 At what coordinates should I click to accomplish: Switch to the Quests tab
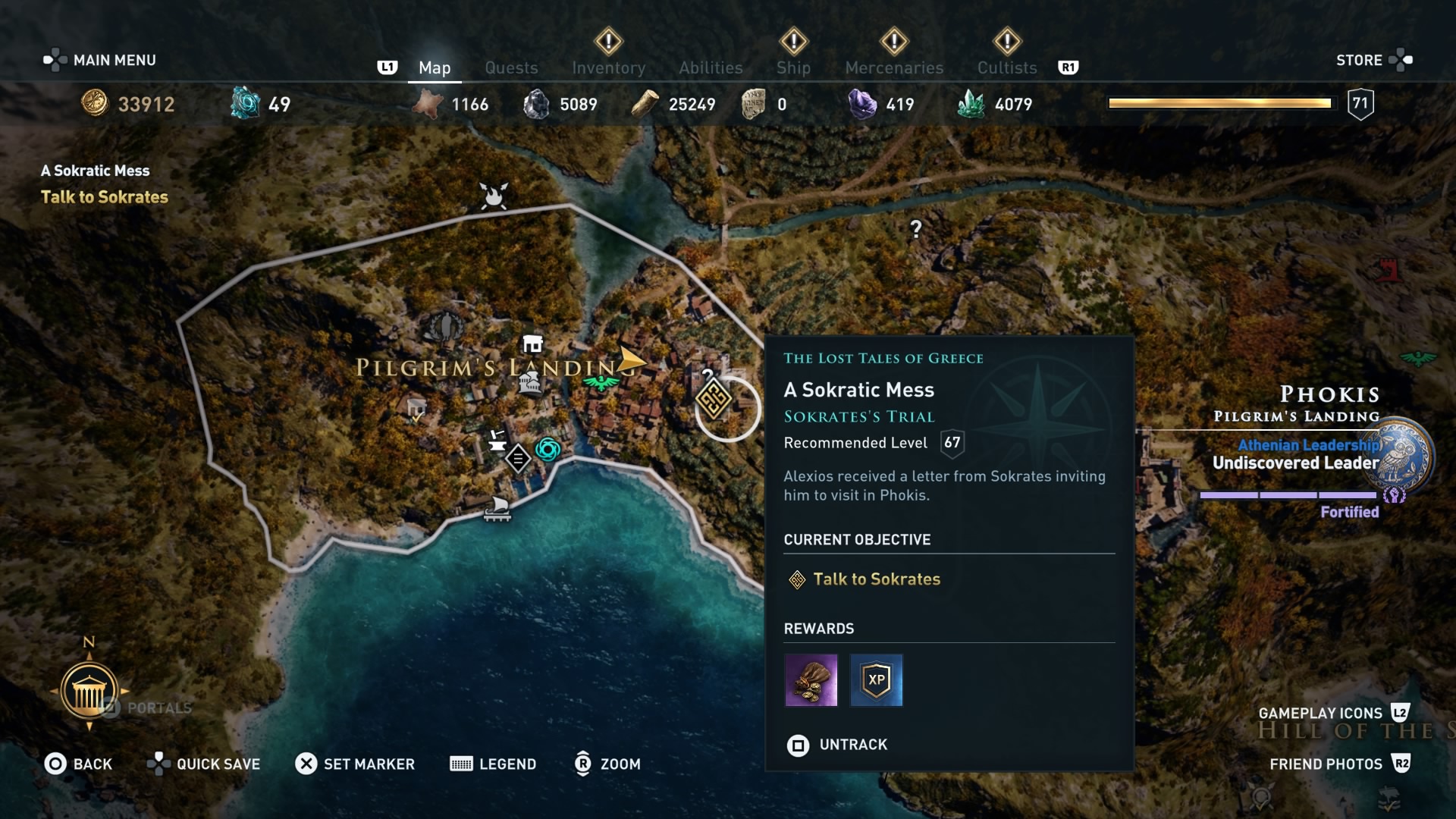511,67
